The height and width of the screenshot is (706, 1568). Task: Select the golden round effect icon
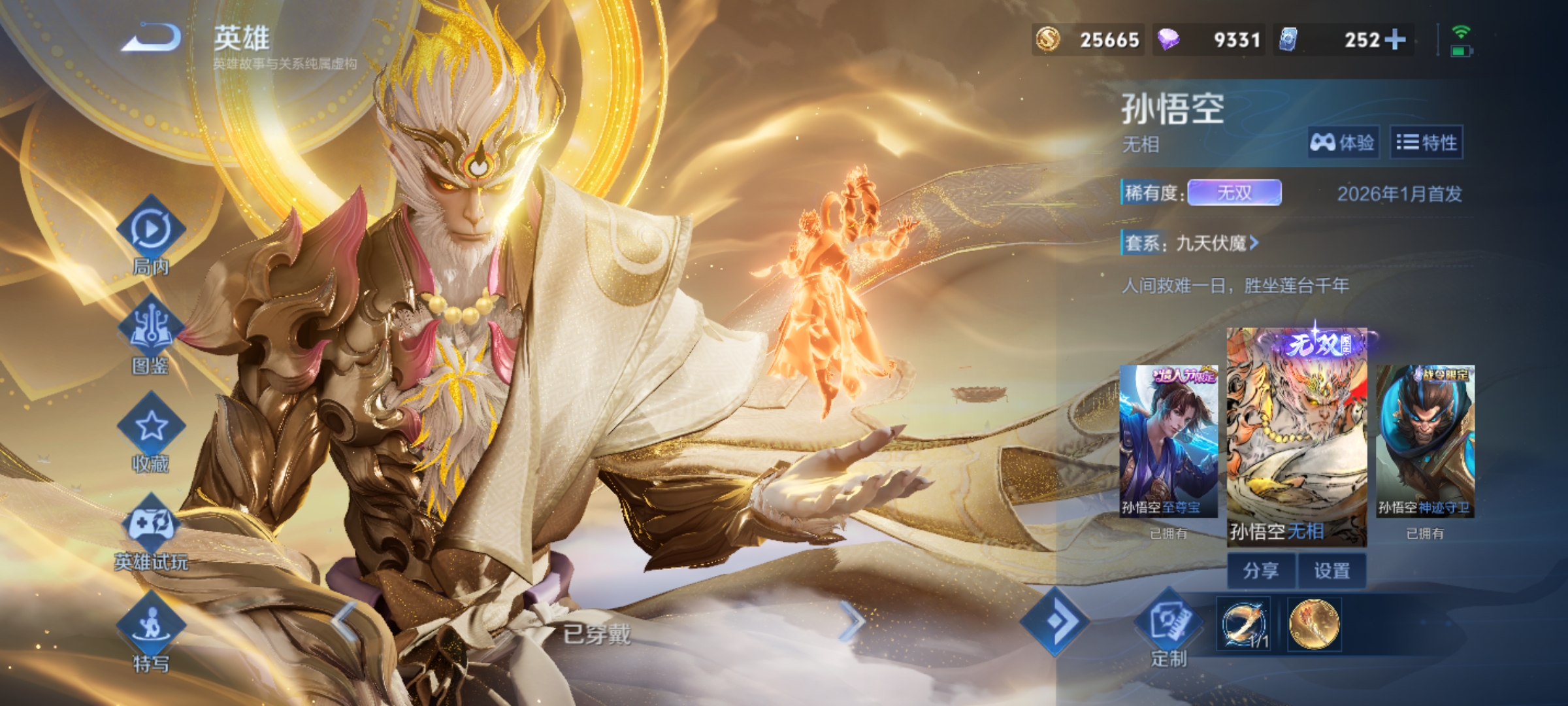click(1314, 624)
